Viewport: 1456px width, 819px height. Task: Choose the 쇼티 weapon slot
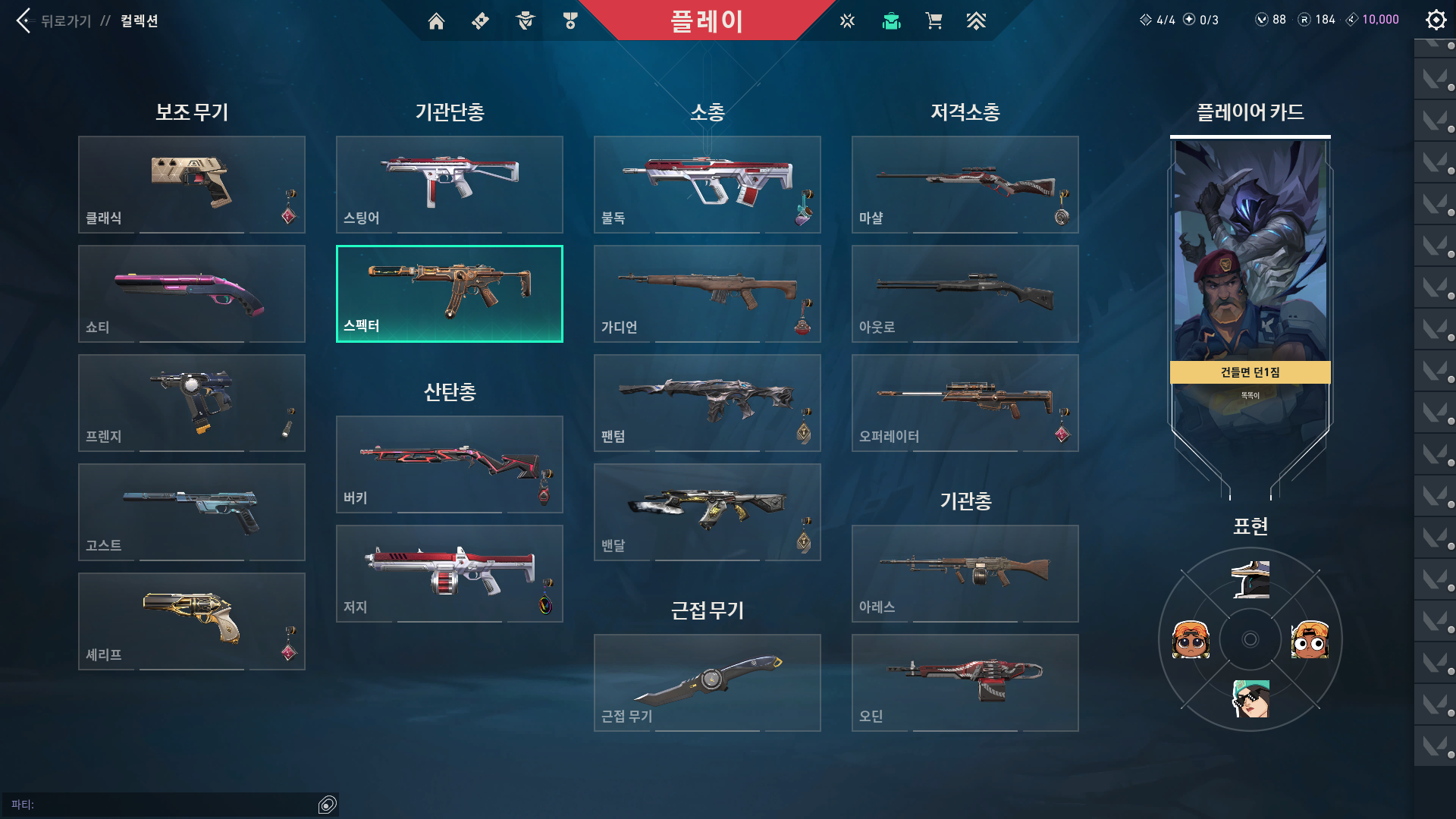click(192, 293)
